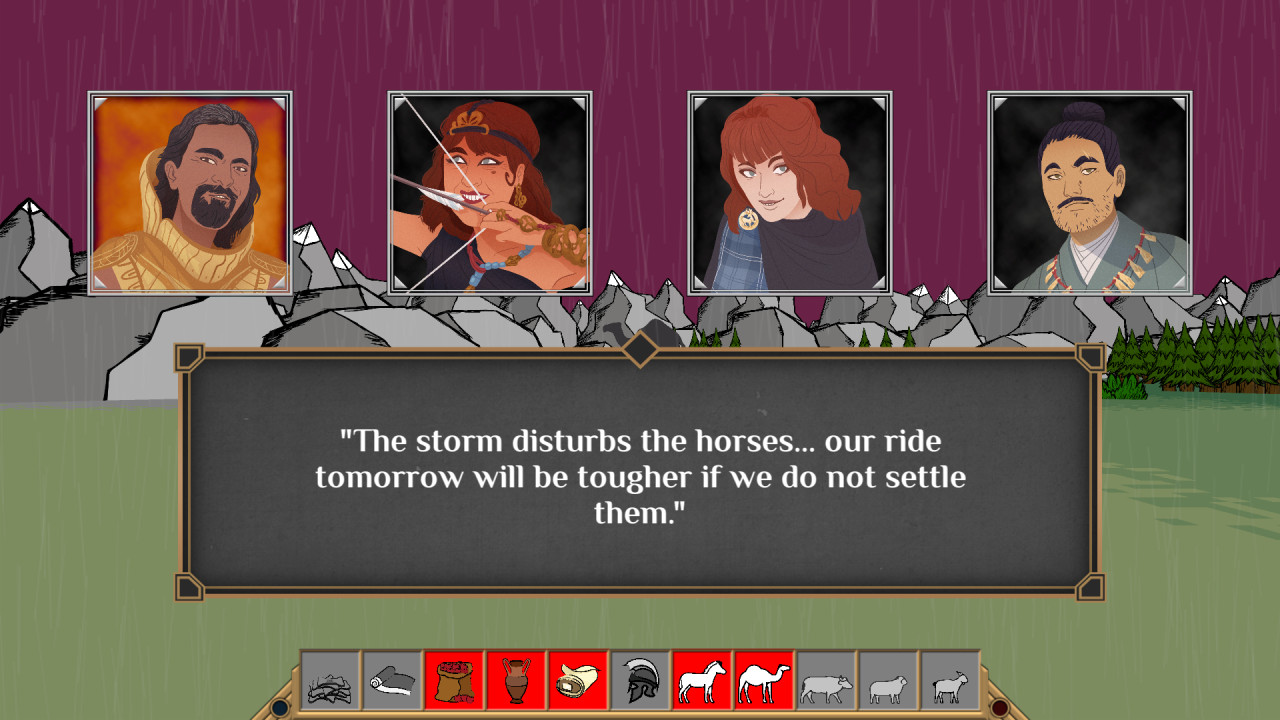Select the cloth roll trade good
Viewport: 1280px width, 720px height.
click(392, 682)
